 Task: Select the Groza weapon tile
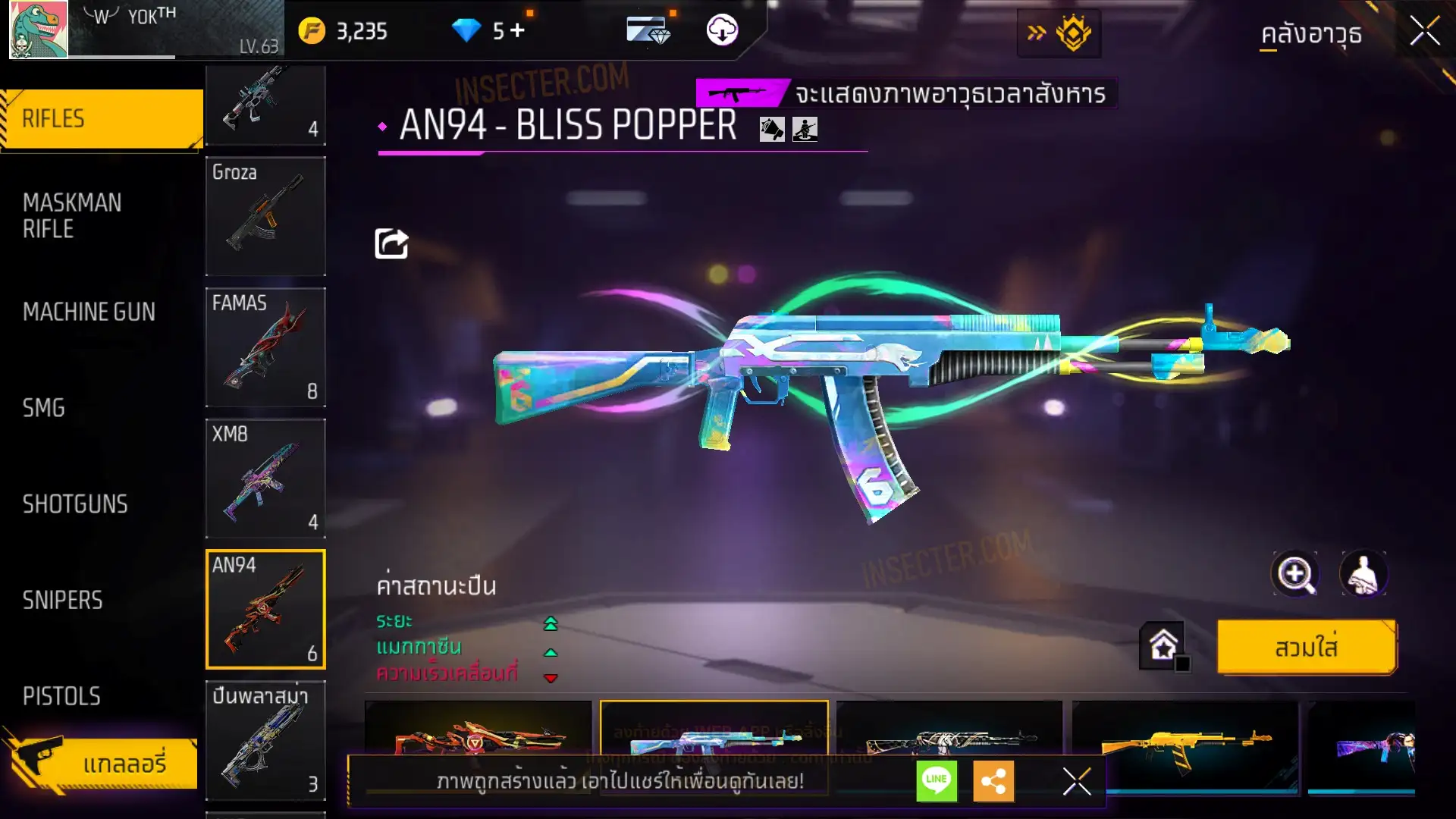pos(265,216)
